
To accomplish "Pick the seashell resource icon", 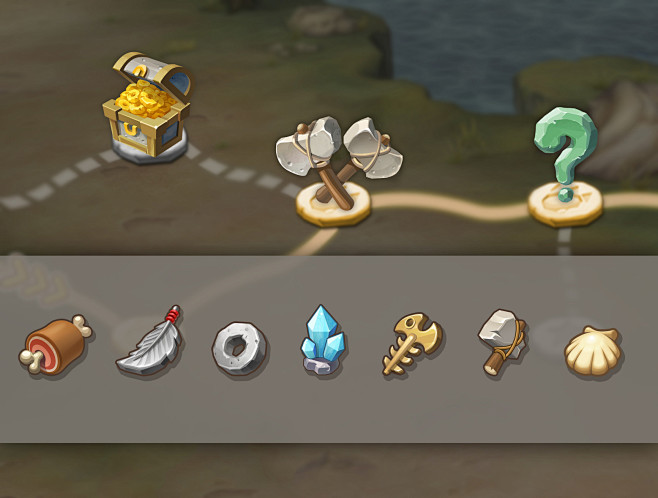I will 593,350.
